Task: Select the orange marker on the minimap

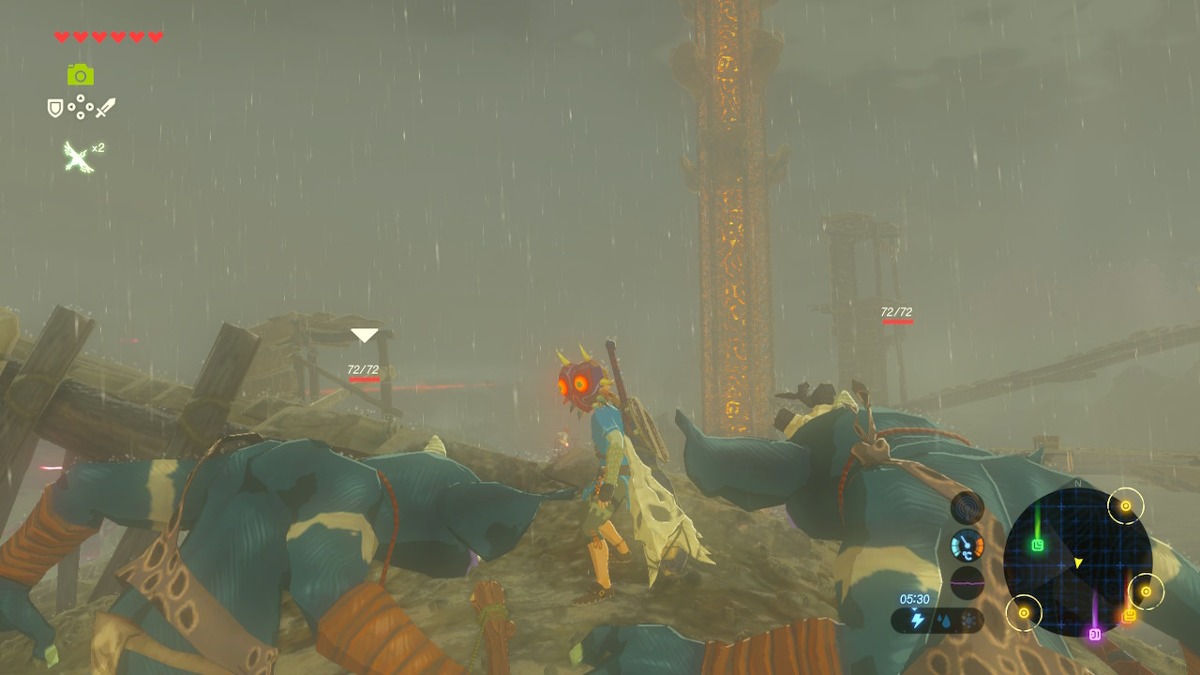Action: (x=1129, y=616)
